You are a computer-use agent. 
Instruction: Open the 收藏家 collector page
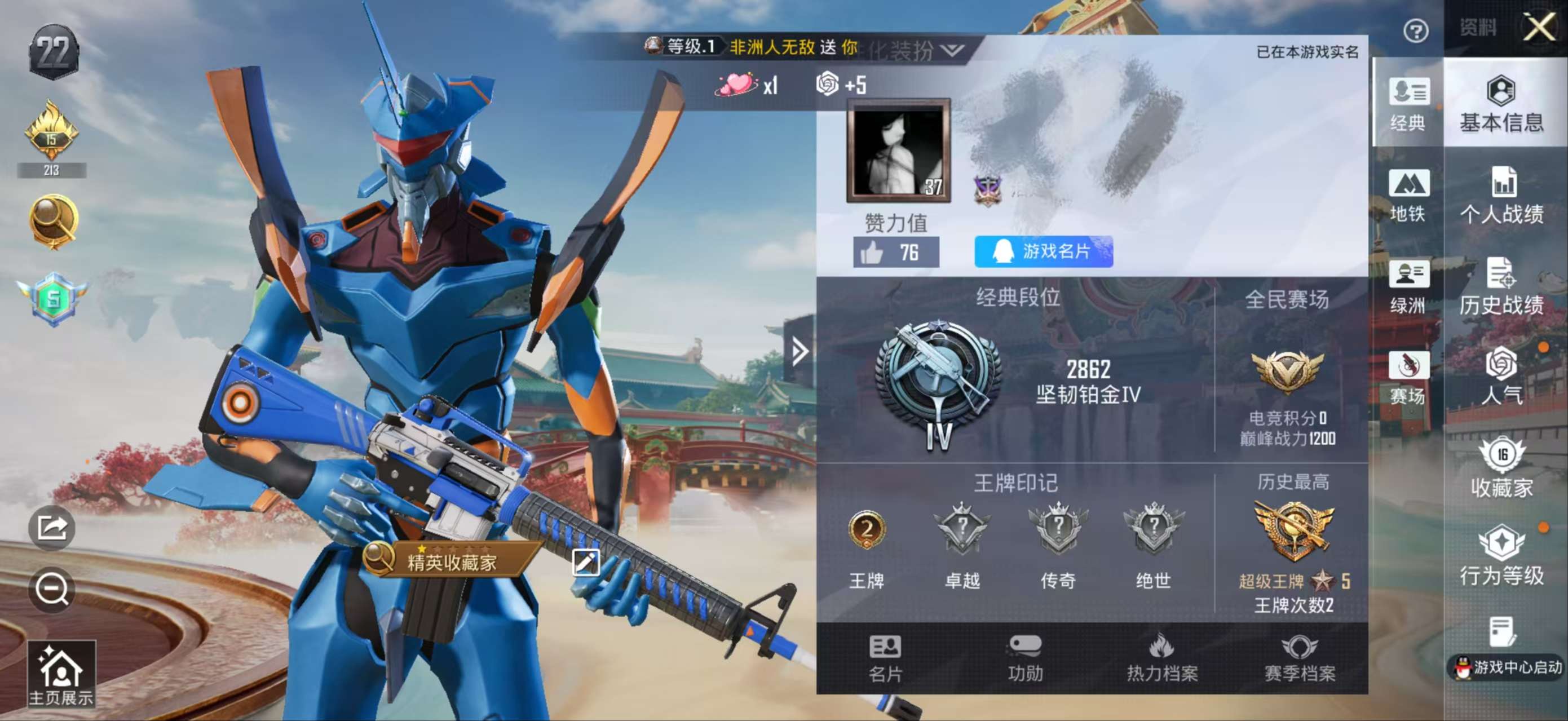1501,468
